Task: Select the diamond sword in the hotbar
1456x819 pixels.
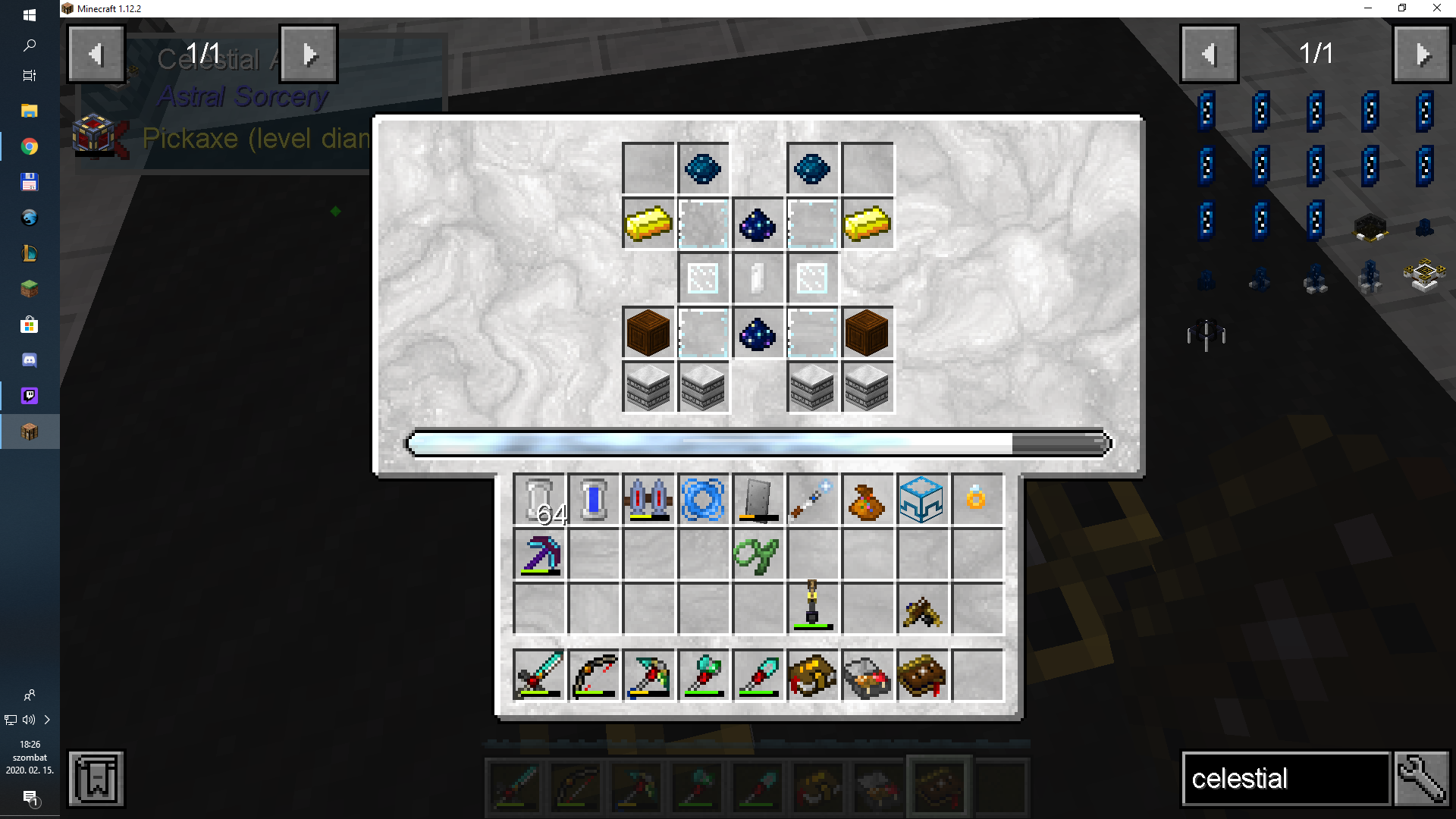Action: pyautogui.click(x=514, y=786)
